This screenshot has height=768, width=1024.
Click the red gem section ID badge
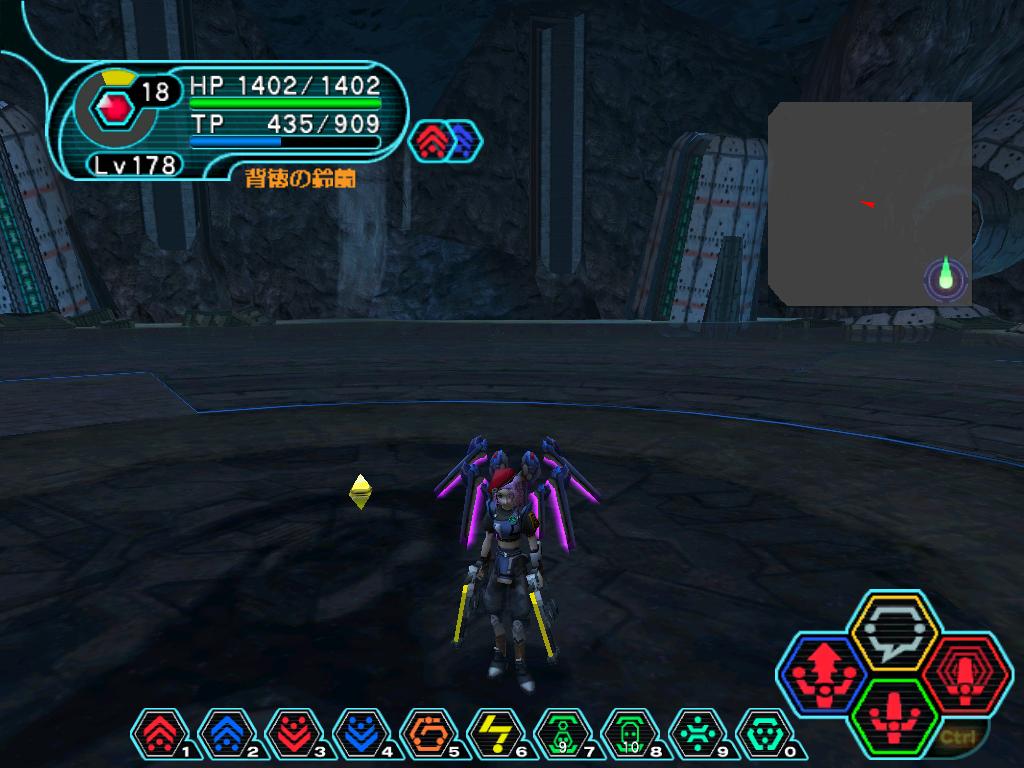point(118,109)
